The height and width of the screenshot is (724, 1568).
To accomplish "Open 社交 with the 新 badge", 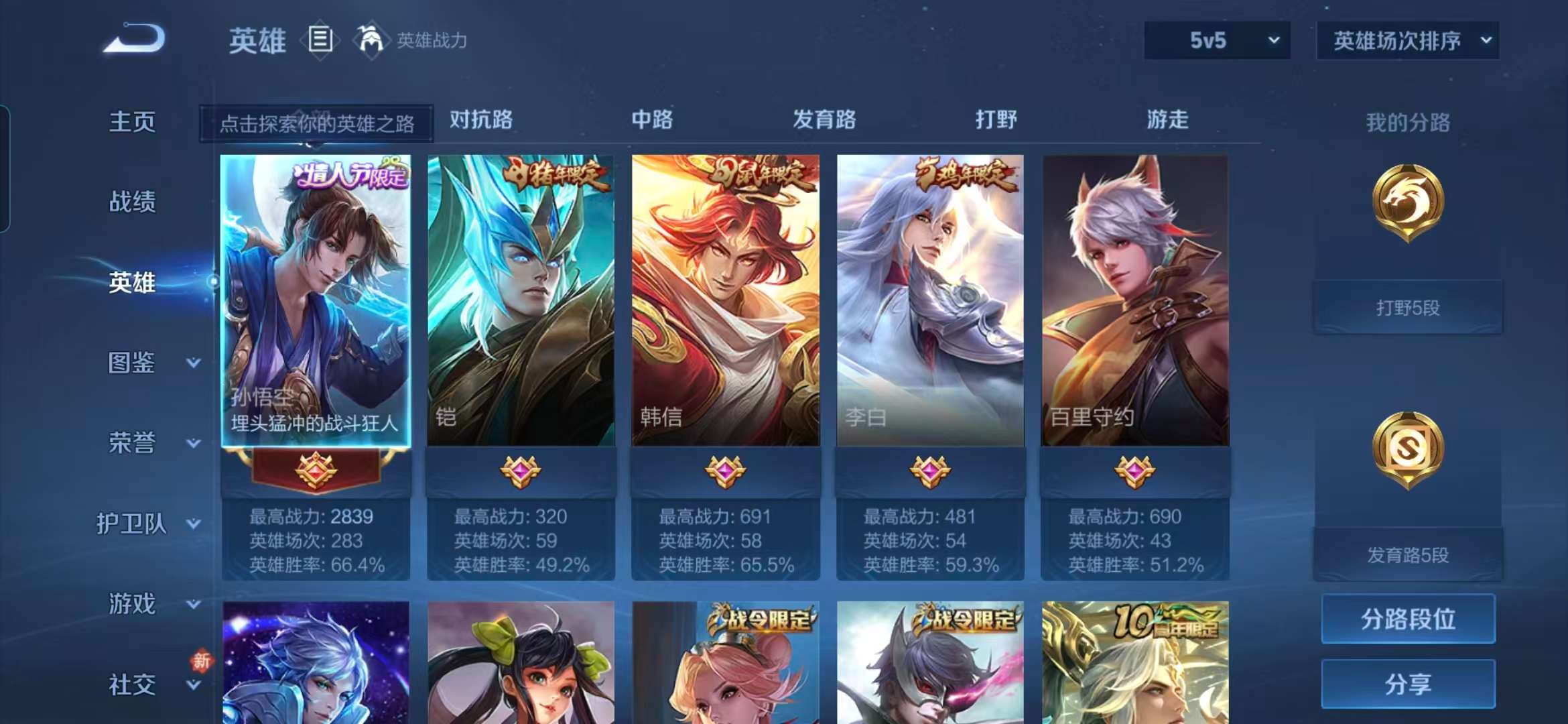I will 132,684.
